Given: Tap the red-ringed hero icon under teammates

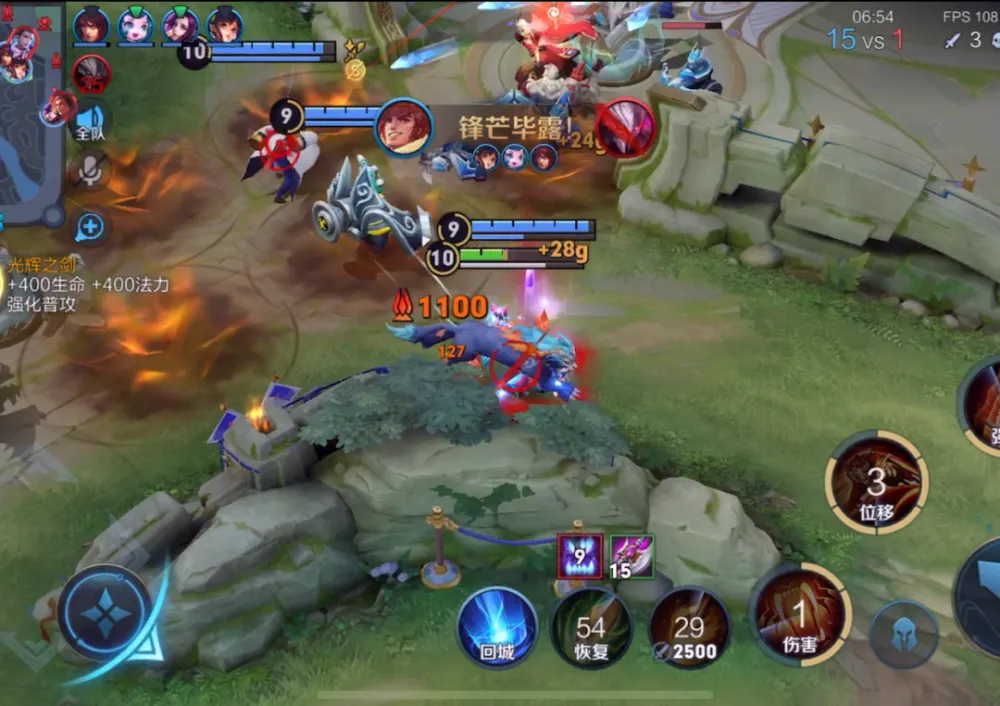Looking at the screenshot, I should point(91,74).
